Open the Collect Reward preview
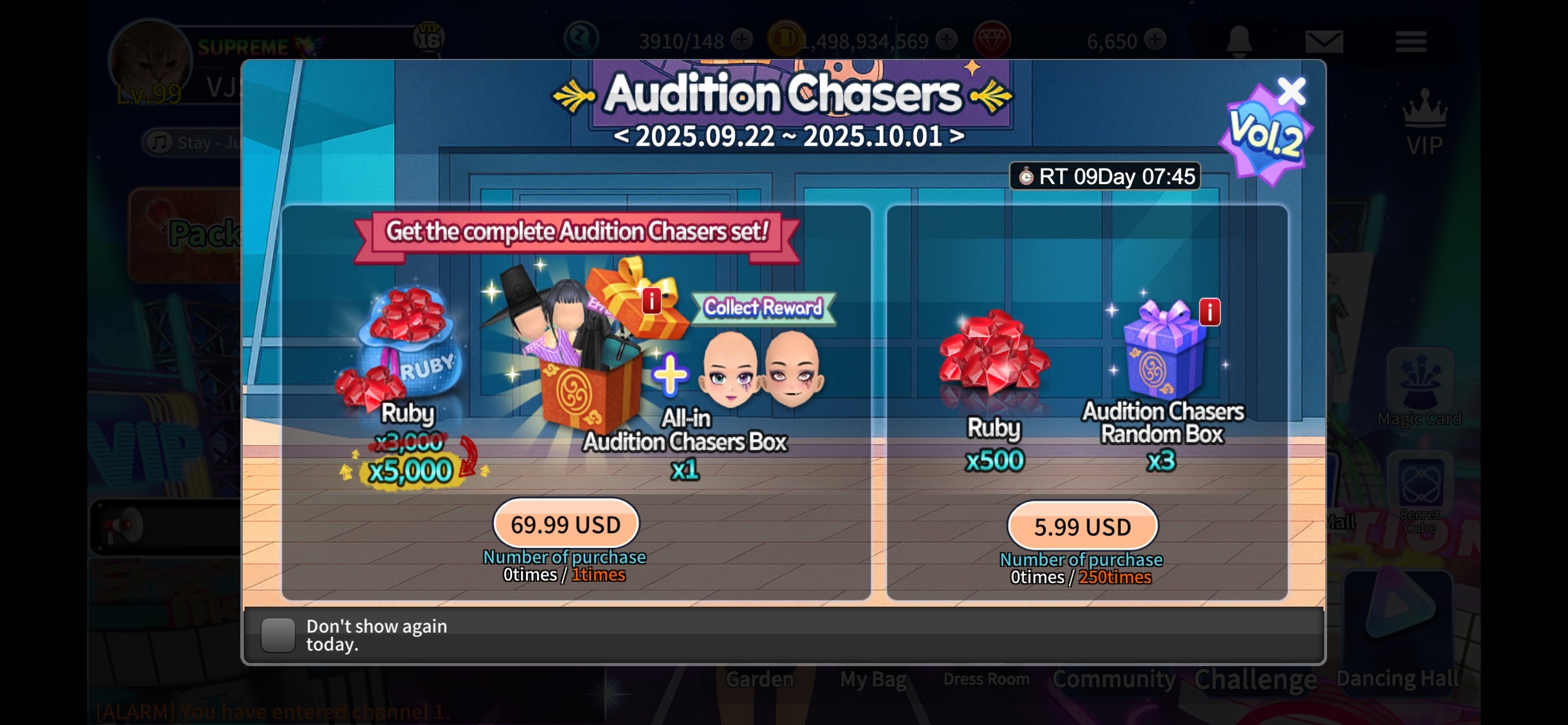 click(x=763, y=308)
